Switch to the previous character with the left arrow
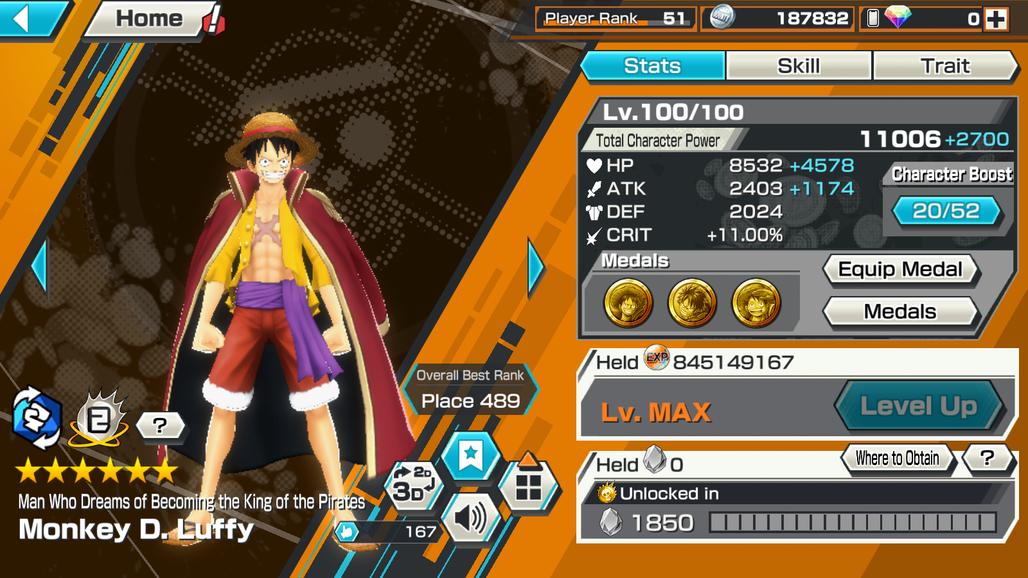This screenshot has width=1028, height=578. (39, 267)
